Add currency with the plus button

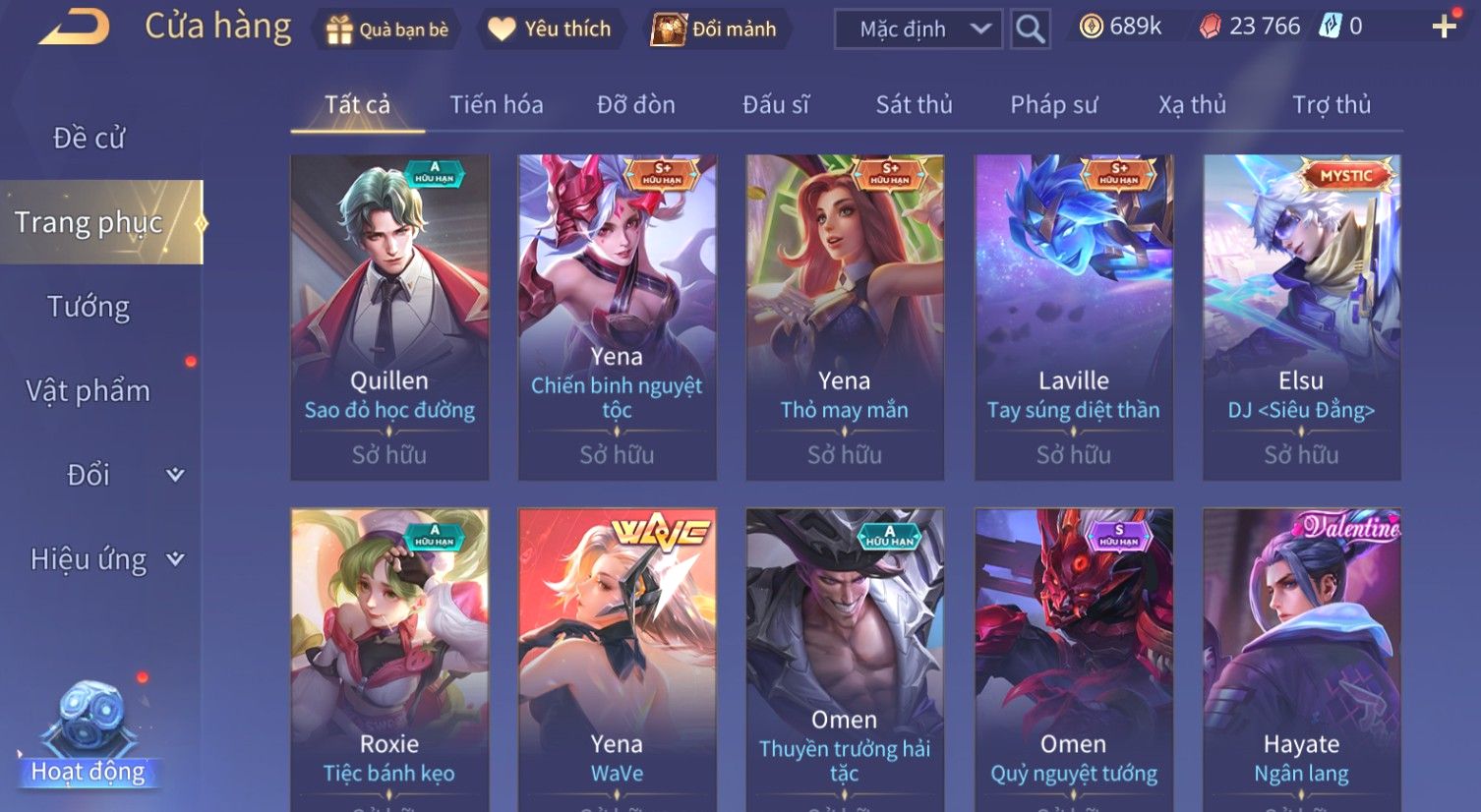coord(1444,28)
